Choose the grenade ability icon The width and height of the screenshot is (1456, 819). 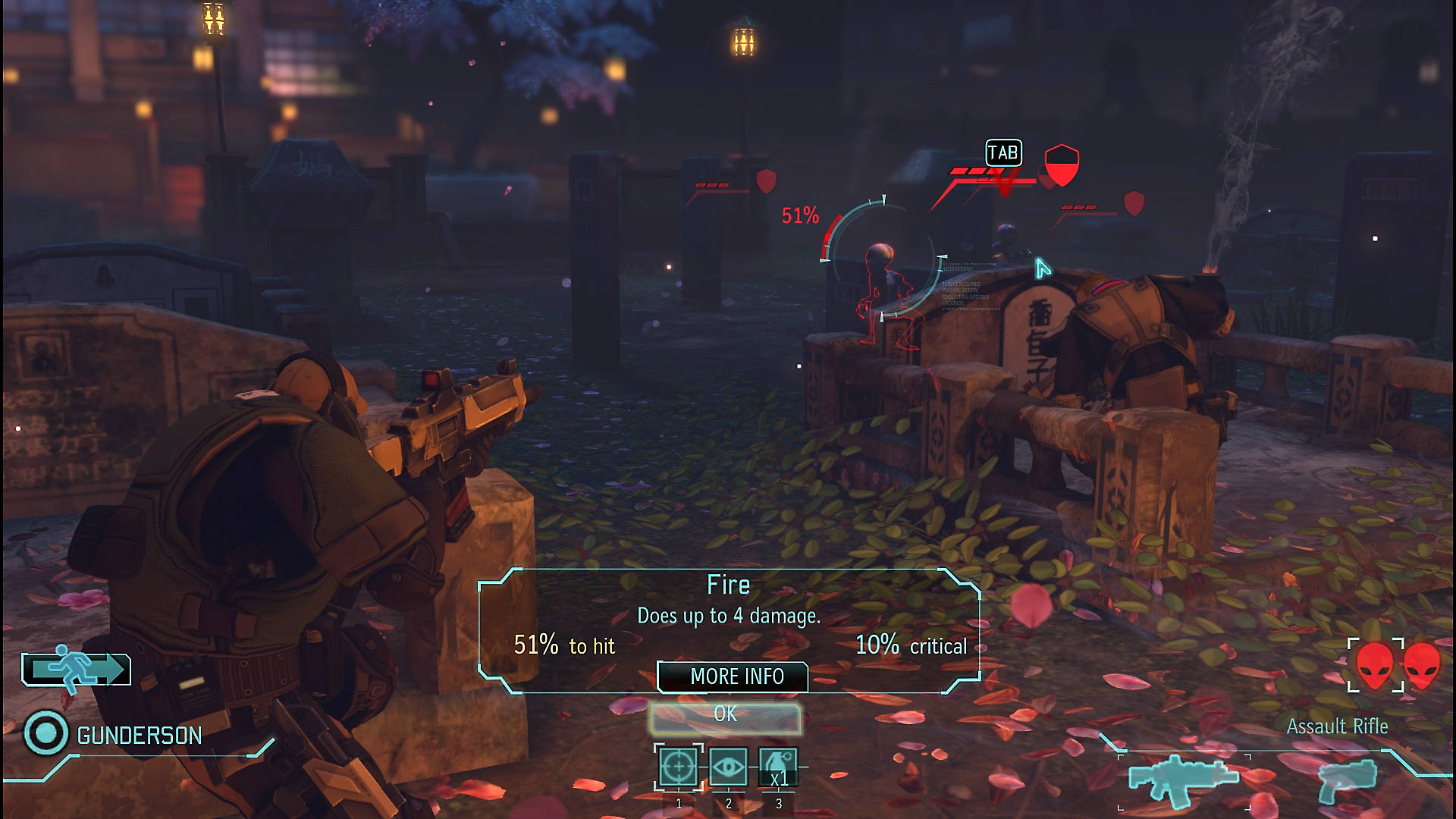[x=778, y=767]
